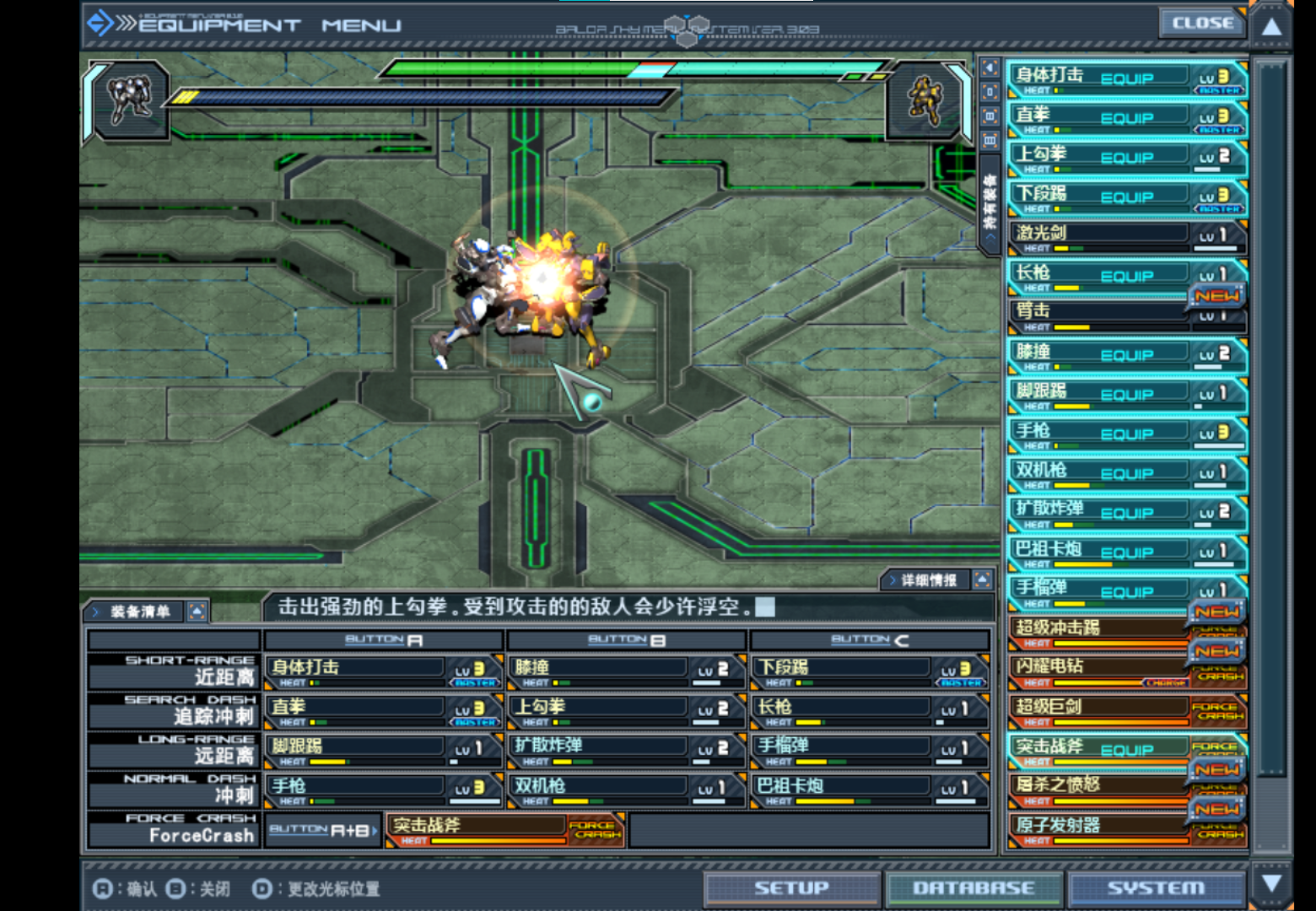The width and height of the screenshot is (1316, 911).
Task: Switch to the DATABASE tab
Action: point(973,887)
